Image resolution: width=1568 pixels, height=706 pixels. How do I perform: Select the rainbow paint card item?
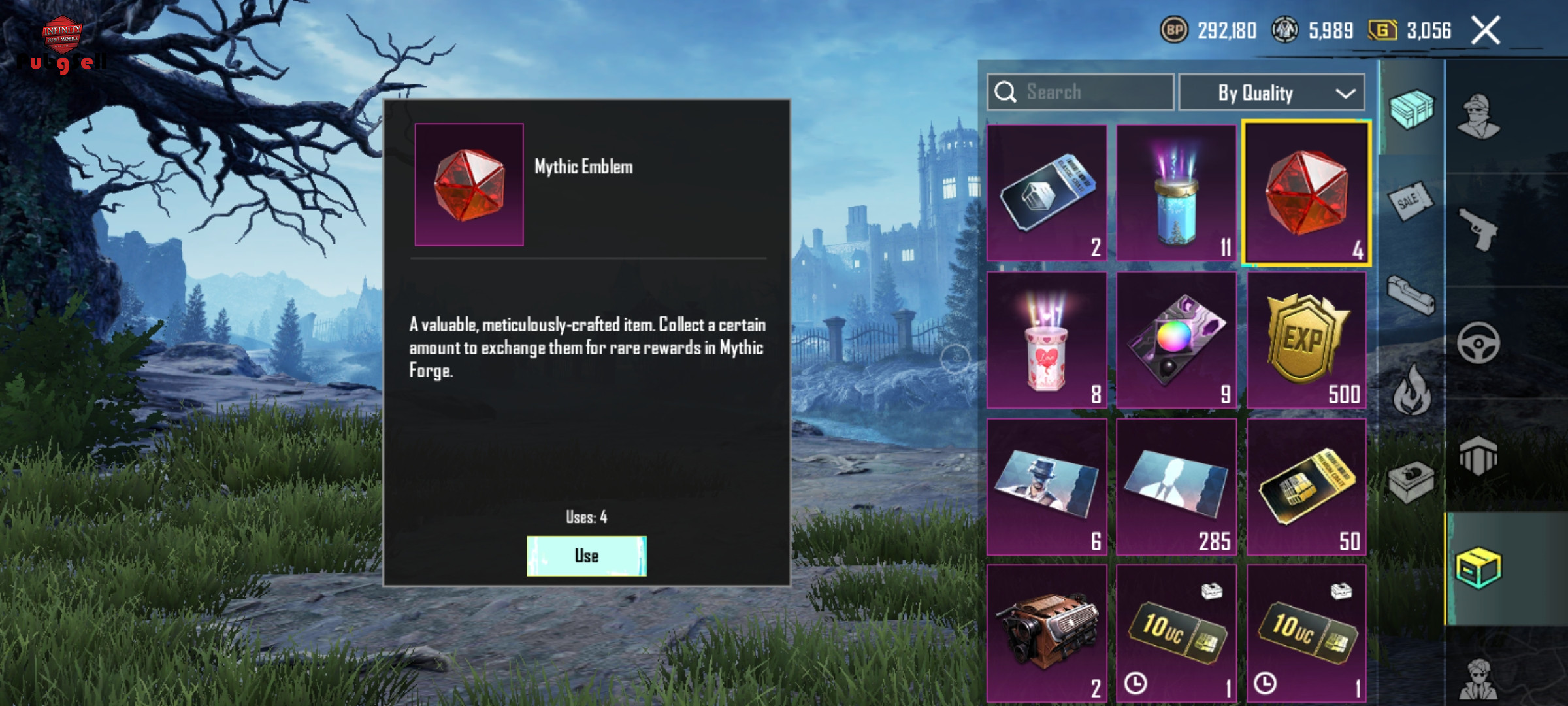click(1176, 341)
